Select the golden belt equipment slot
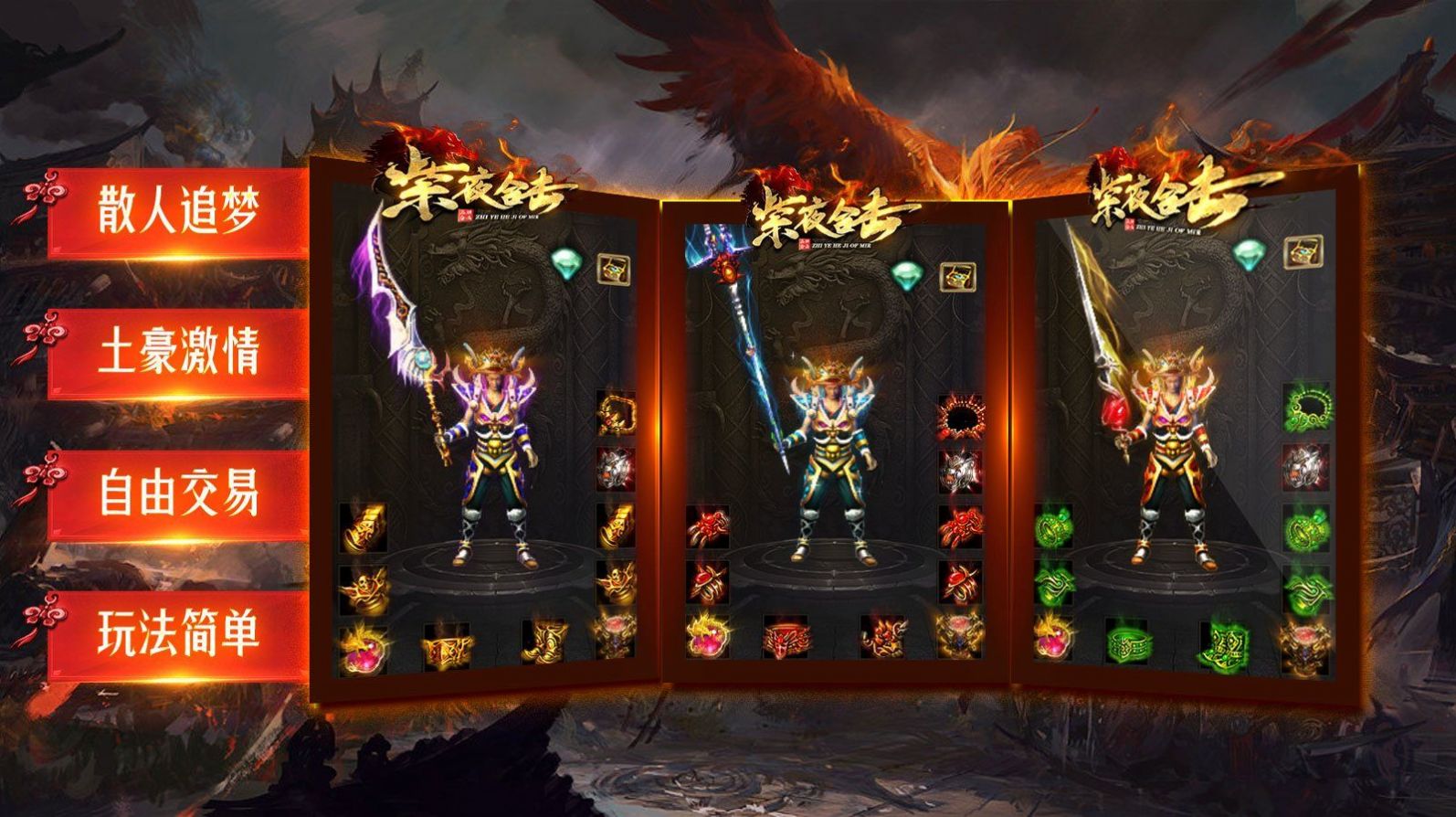The image size is (1456, 817). click(447, 650)
